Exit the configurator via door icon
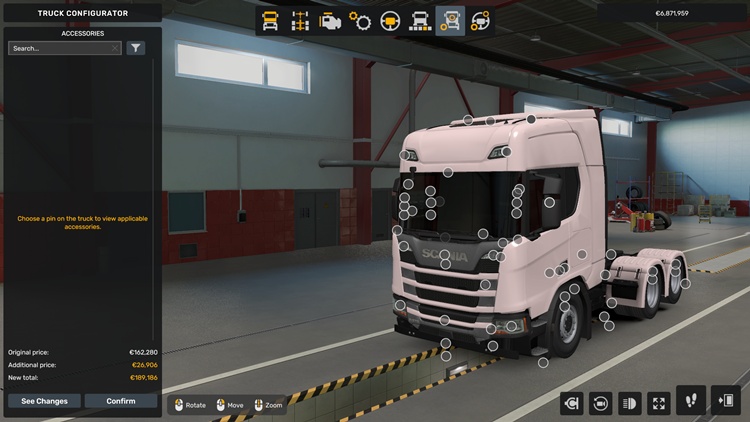This screenshot has width=750, height=422. coord(725,400)
